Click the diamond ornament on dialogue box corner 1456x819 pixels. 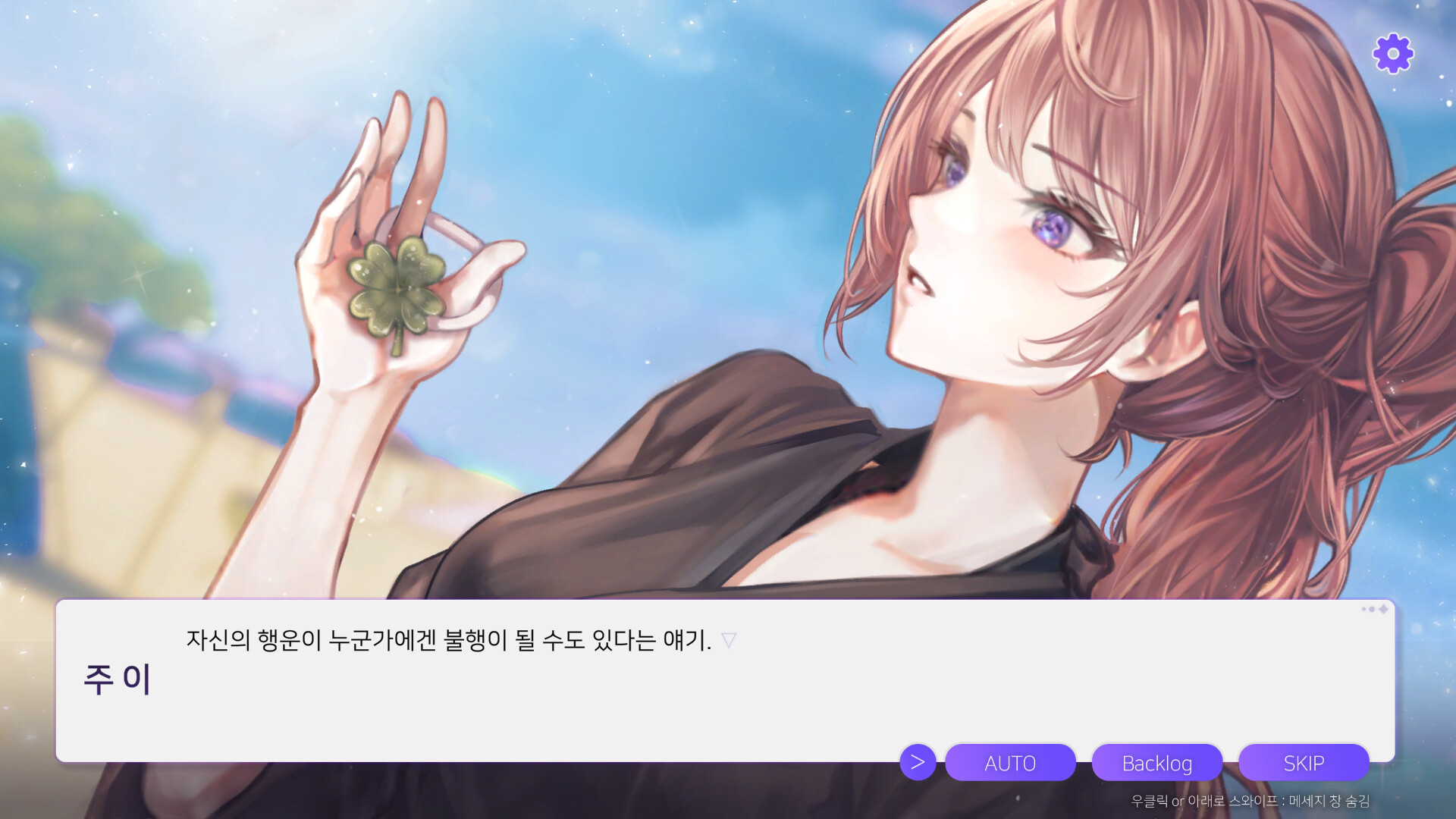coord(1383,609)
